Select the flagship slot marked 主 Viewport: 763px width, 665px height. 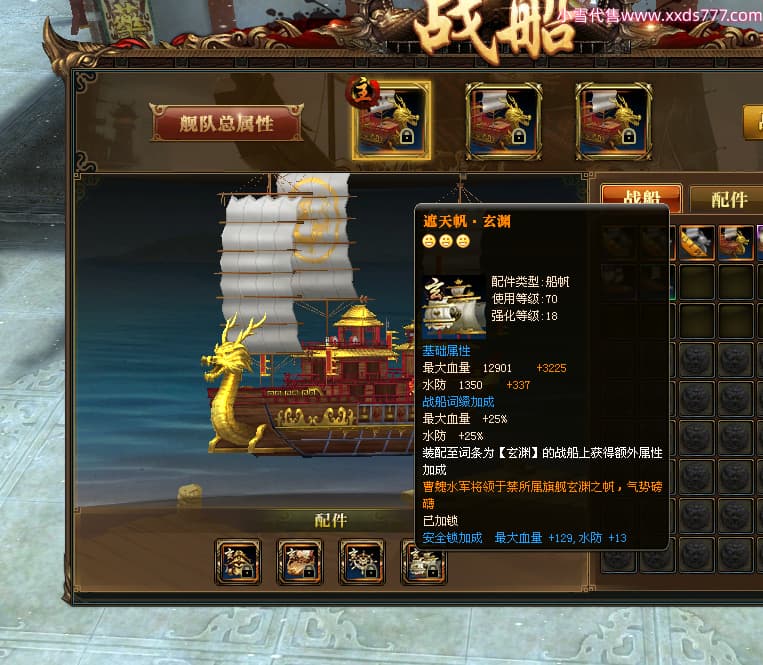click(x=393, y=120)
